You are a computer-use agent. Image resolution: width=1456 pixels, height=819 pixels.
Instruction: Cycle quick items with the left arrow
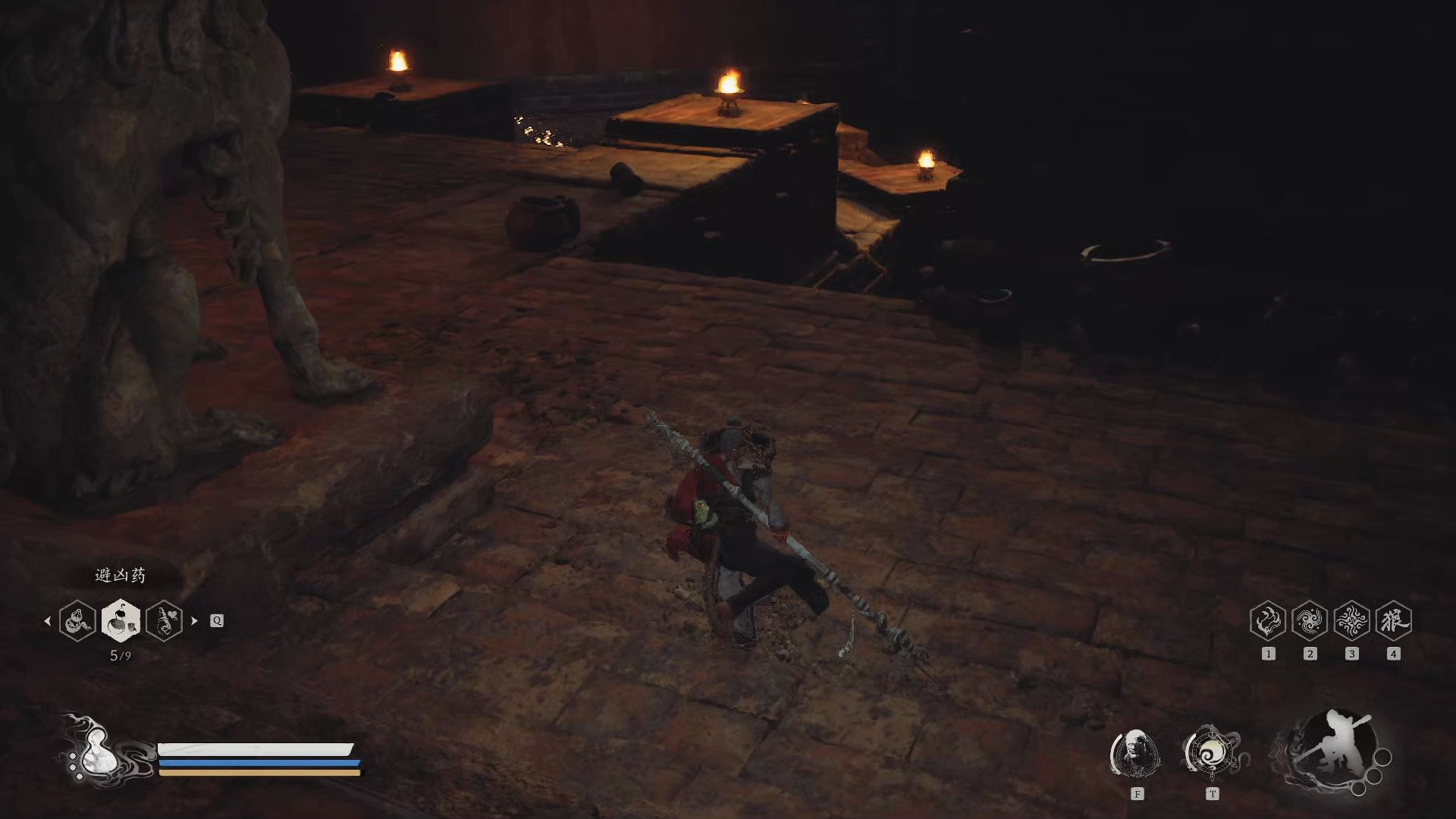pos(48,620)
